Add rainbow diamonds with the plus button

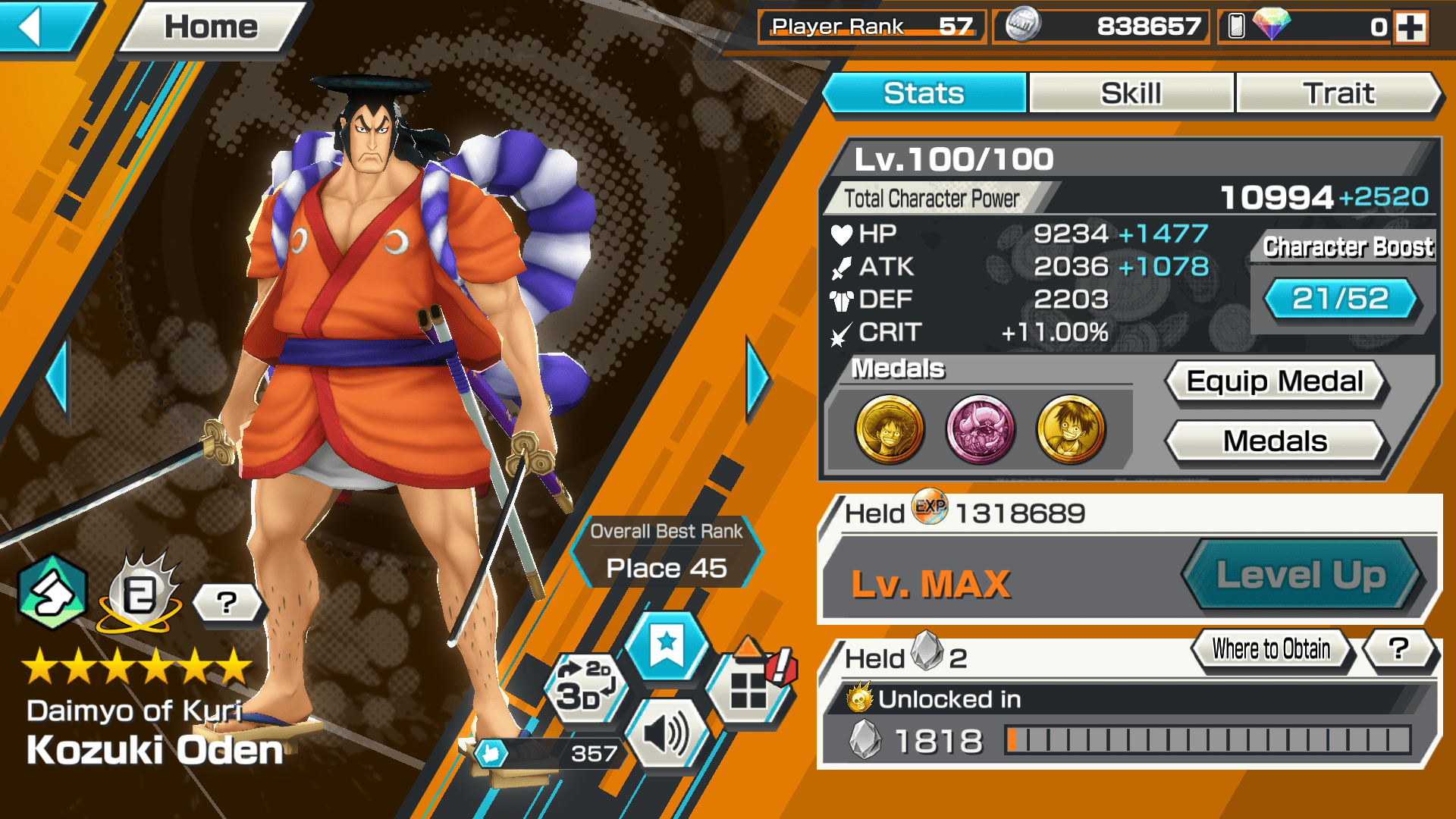pos(1410,27)
